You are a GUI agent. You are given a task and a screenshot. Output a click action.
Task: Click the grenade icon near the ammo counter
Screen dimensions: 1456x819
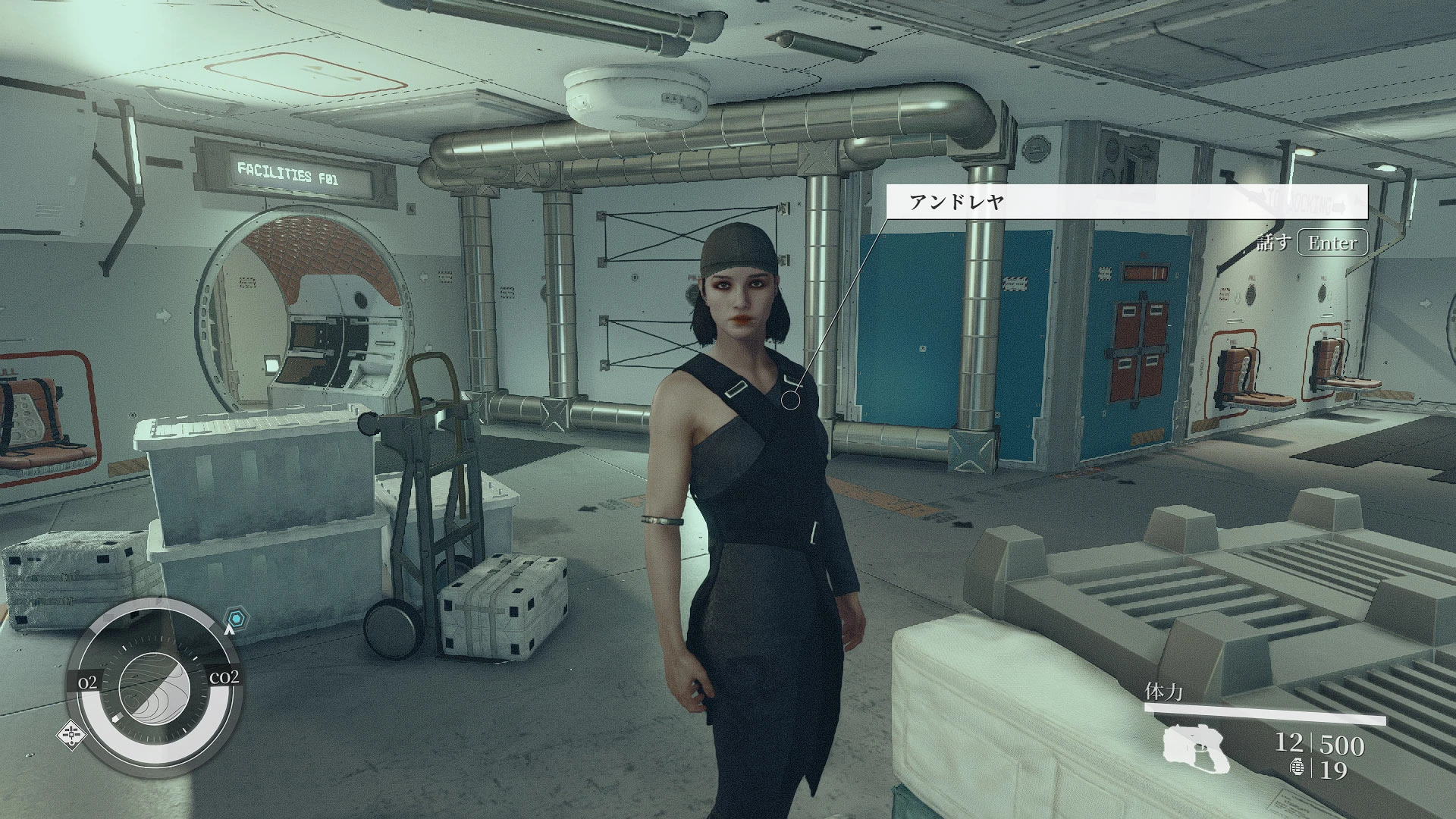point(1298,767)
